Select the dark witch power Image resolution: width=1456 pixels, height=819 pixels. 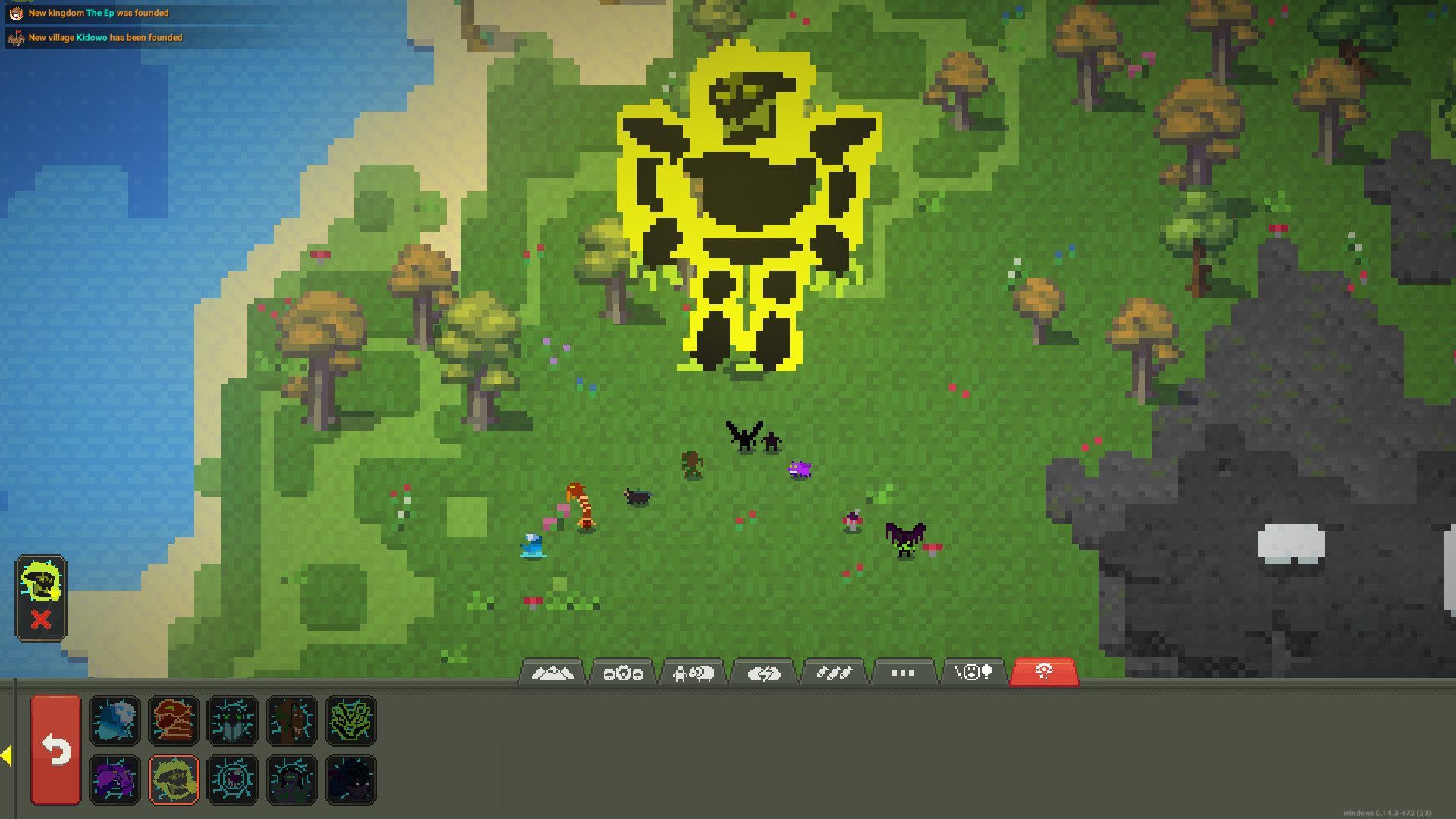point(292,780)
